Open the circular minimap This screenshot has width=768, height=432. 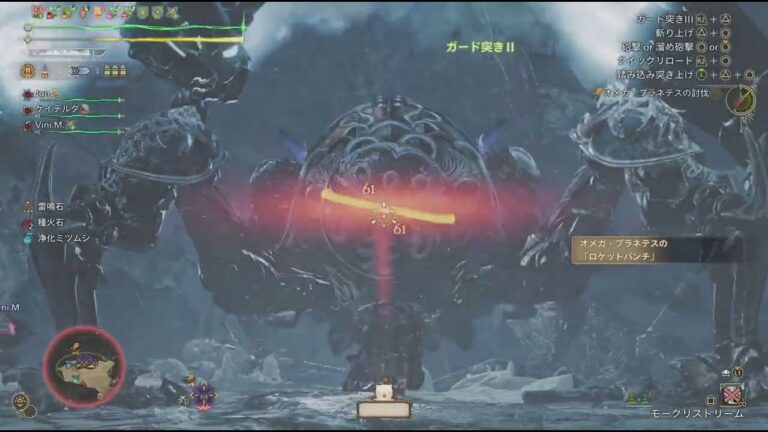click(x=83, y=366)
